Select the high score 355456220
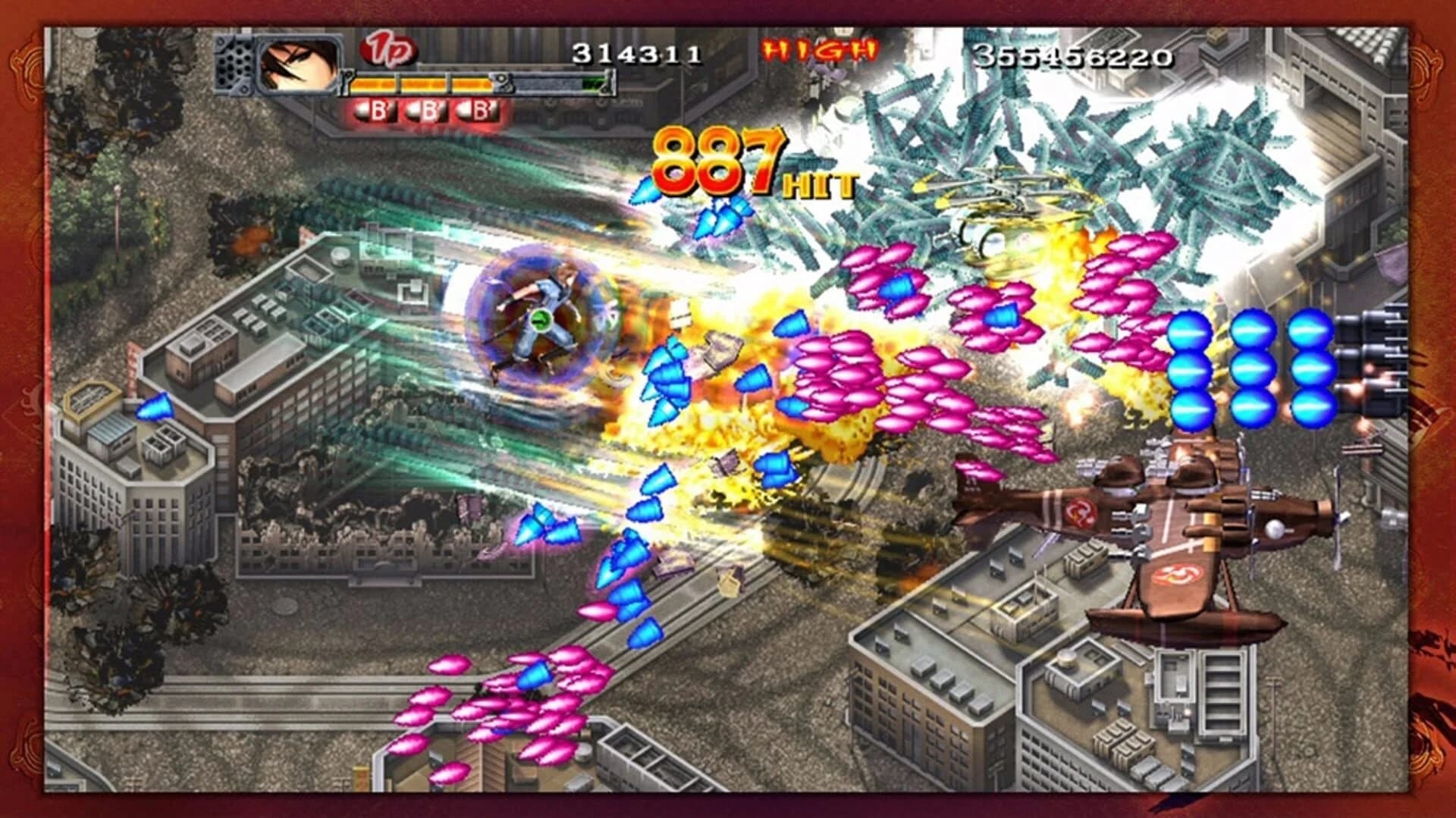This screenshot has width=1456, height=818. tap(1072, 55)
